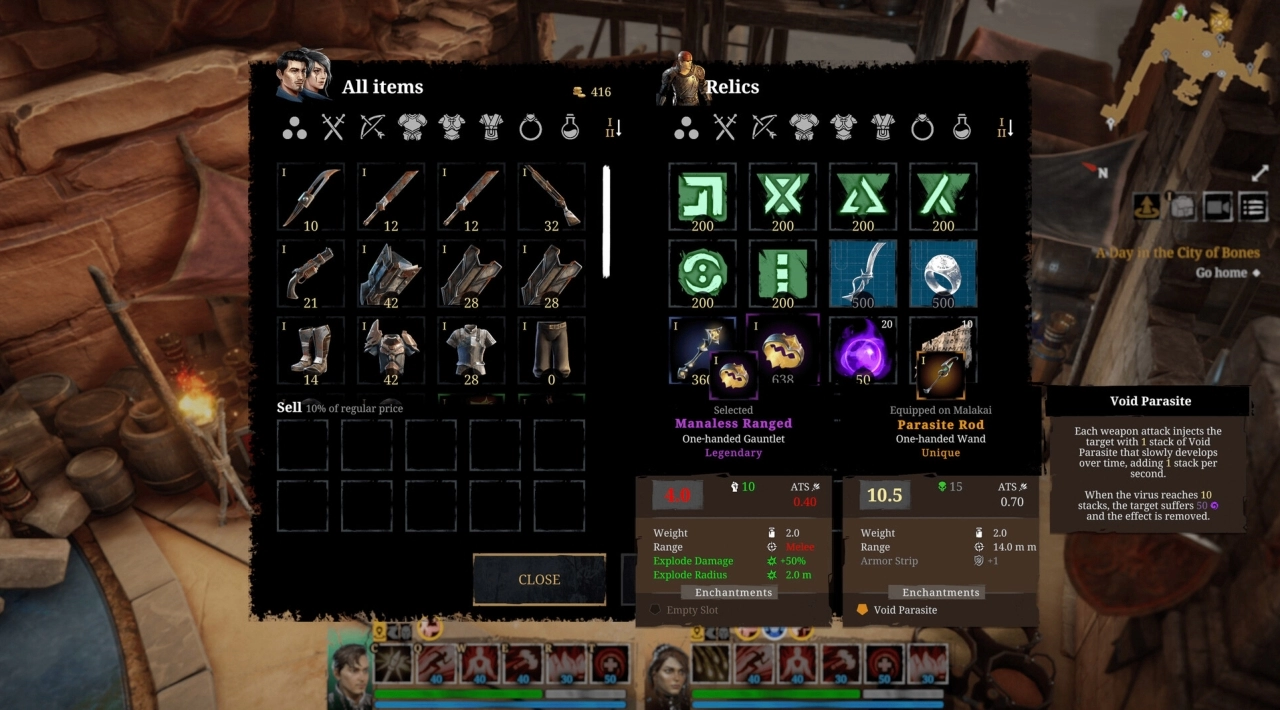The width and height of the screenshot is (1280, 710).
Task: Click the All items scrollbar
Action: pos(605,222)
